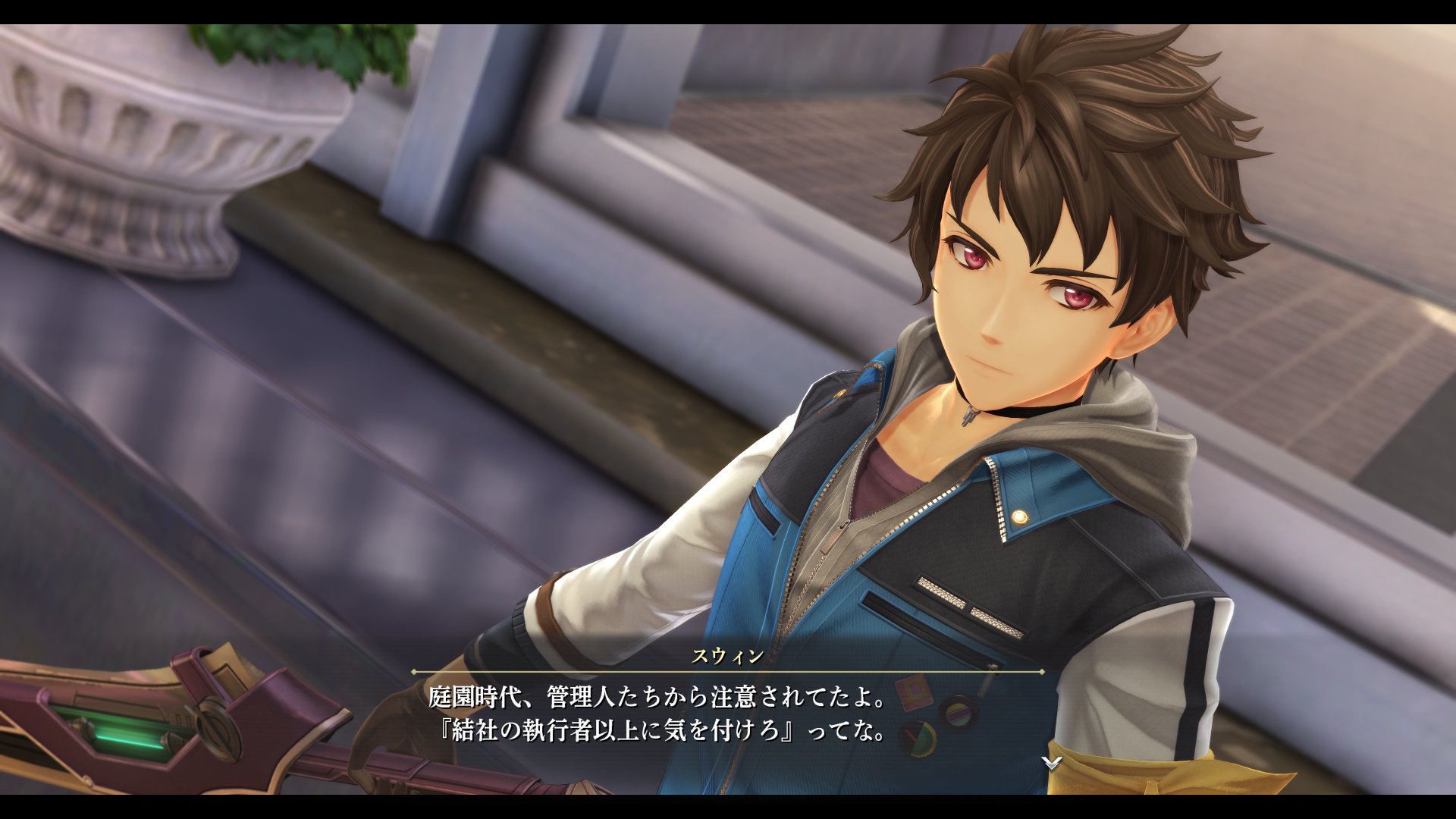
Task: Advance dialogue with the down arrow indicator
Action: pyautogui.click(x=1051, y=762)
